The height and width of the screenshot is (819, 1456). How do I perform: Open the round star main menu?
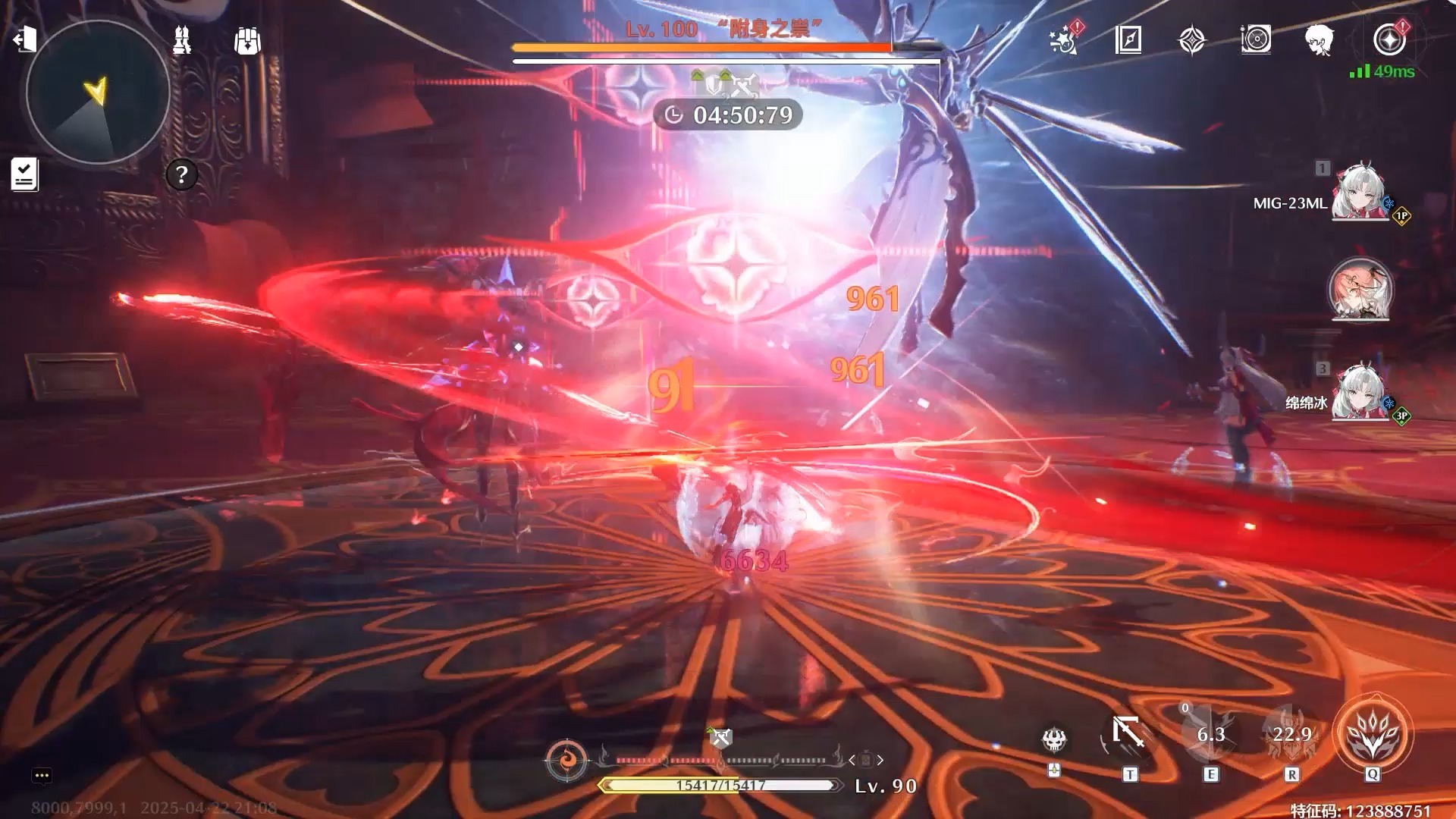[x=1389, y=39]
